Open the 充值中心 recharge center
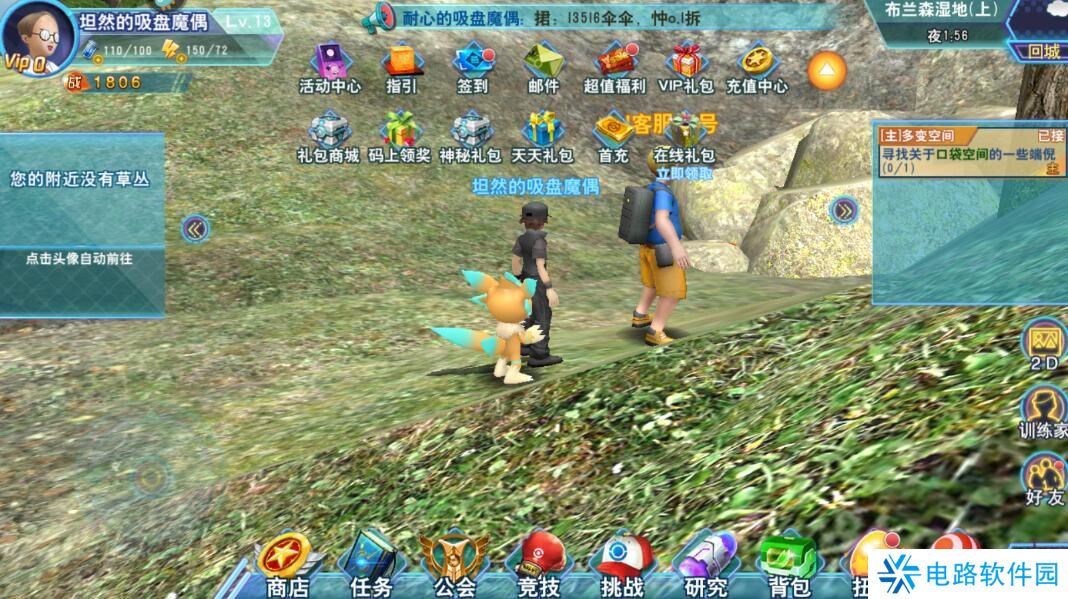The width and height of the screenshot is (1068, 599). [x=757, y=67]
